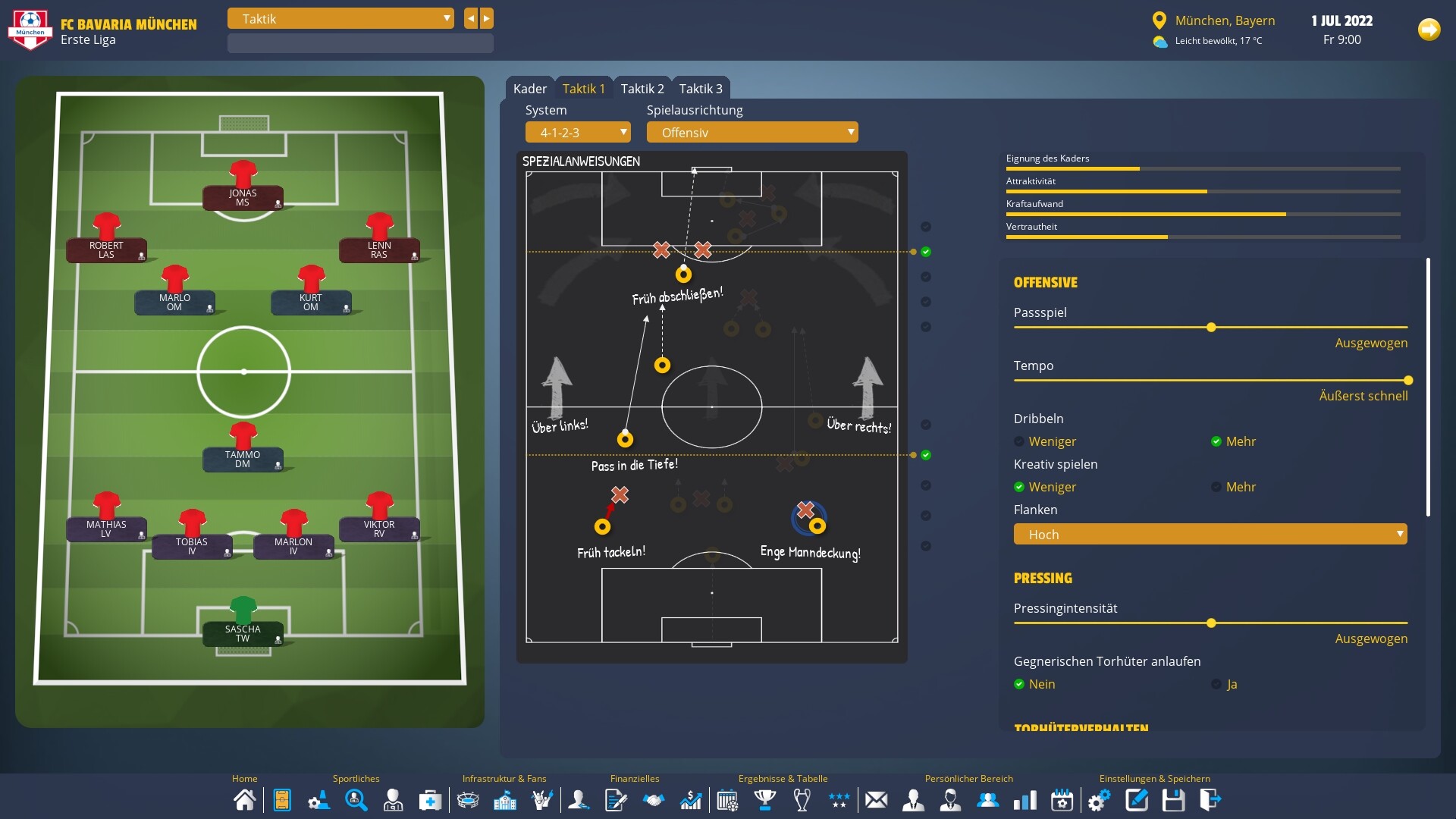The height and width of the screenshot is (819, 1456).
Task: Open the Home house icon in the taskbar
Action: click(x=244, y=799)
